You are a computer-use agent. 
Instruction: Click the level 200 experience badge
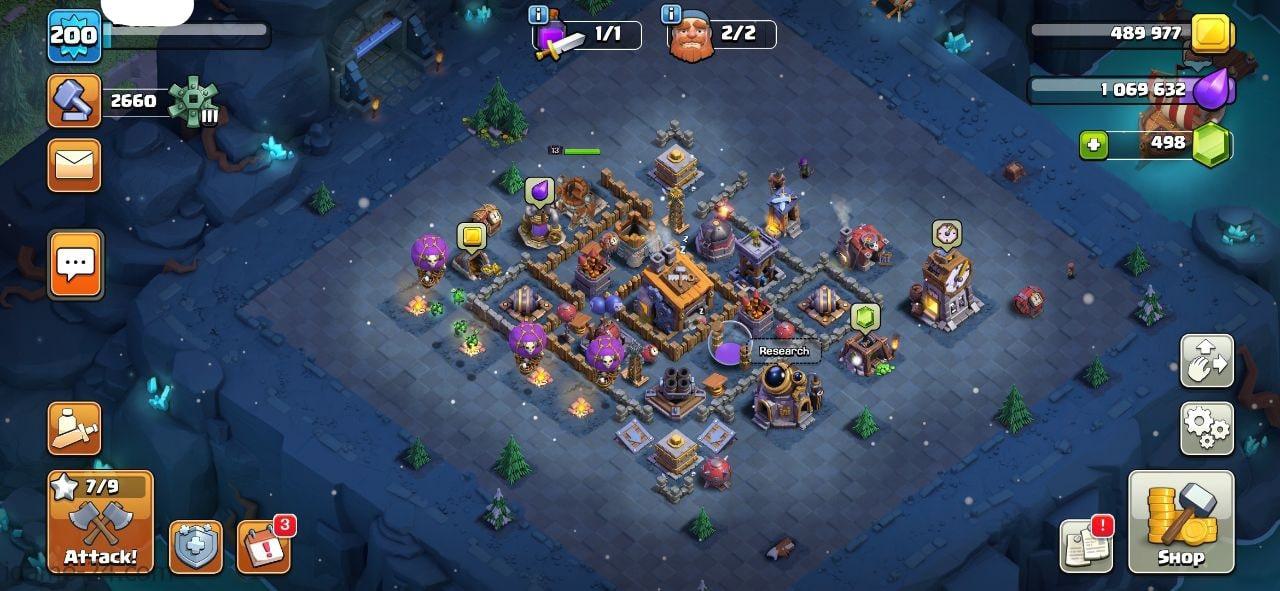click(74, 37)
